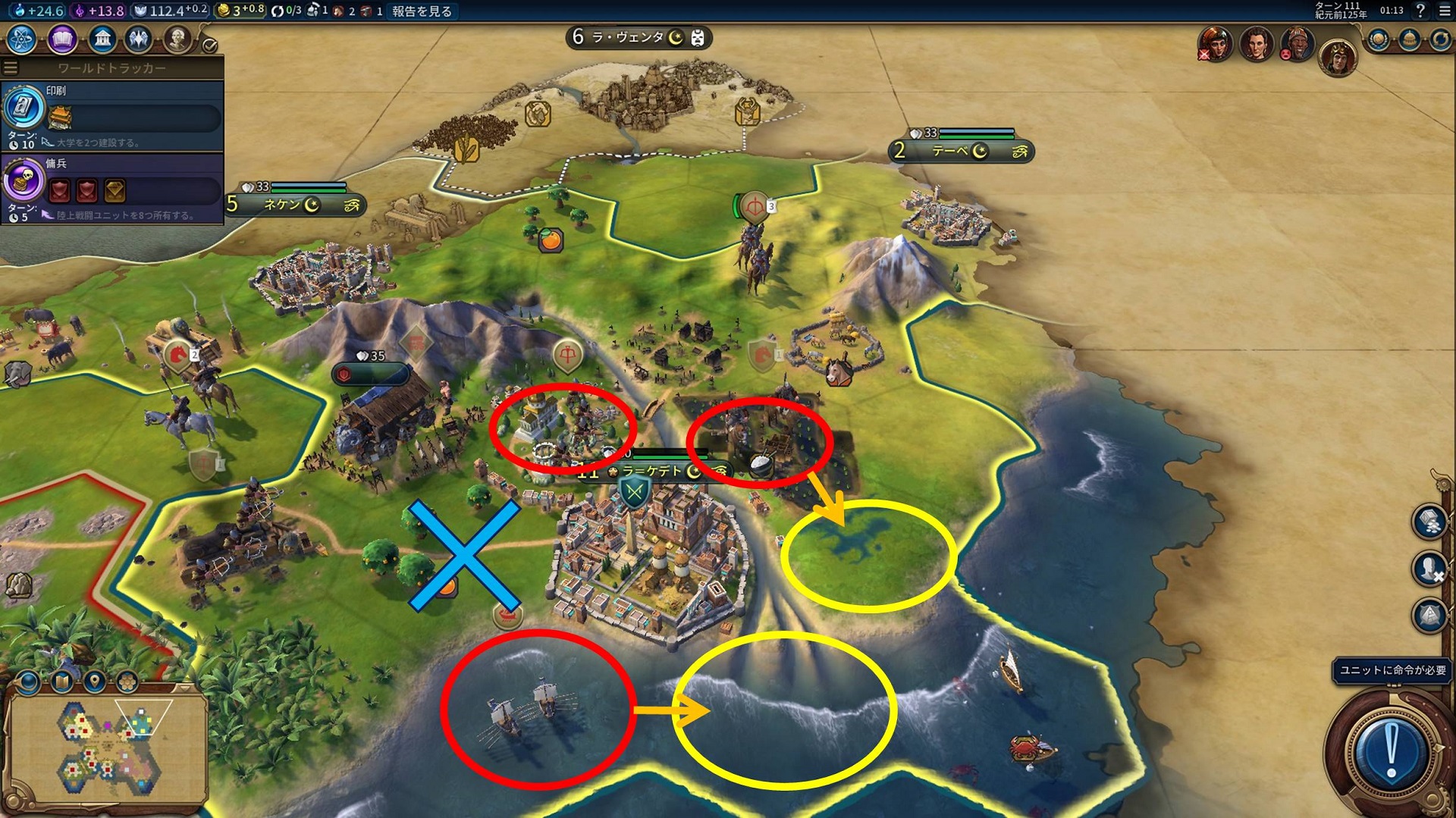Open the main game menu button
Screen dimensions: 1456x818
(1443, 11)
